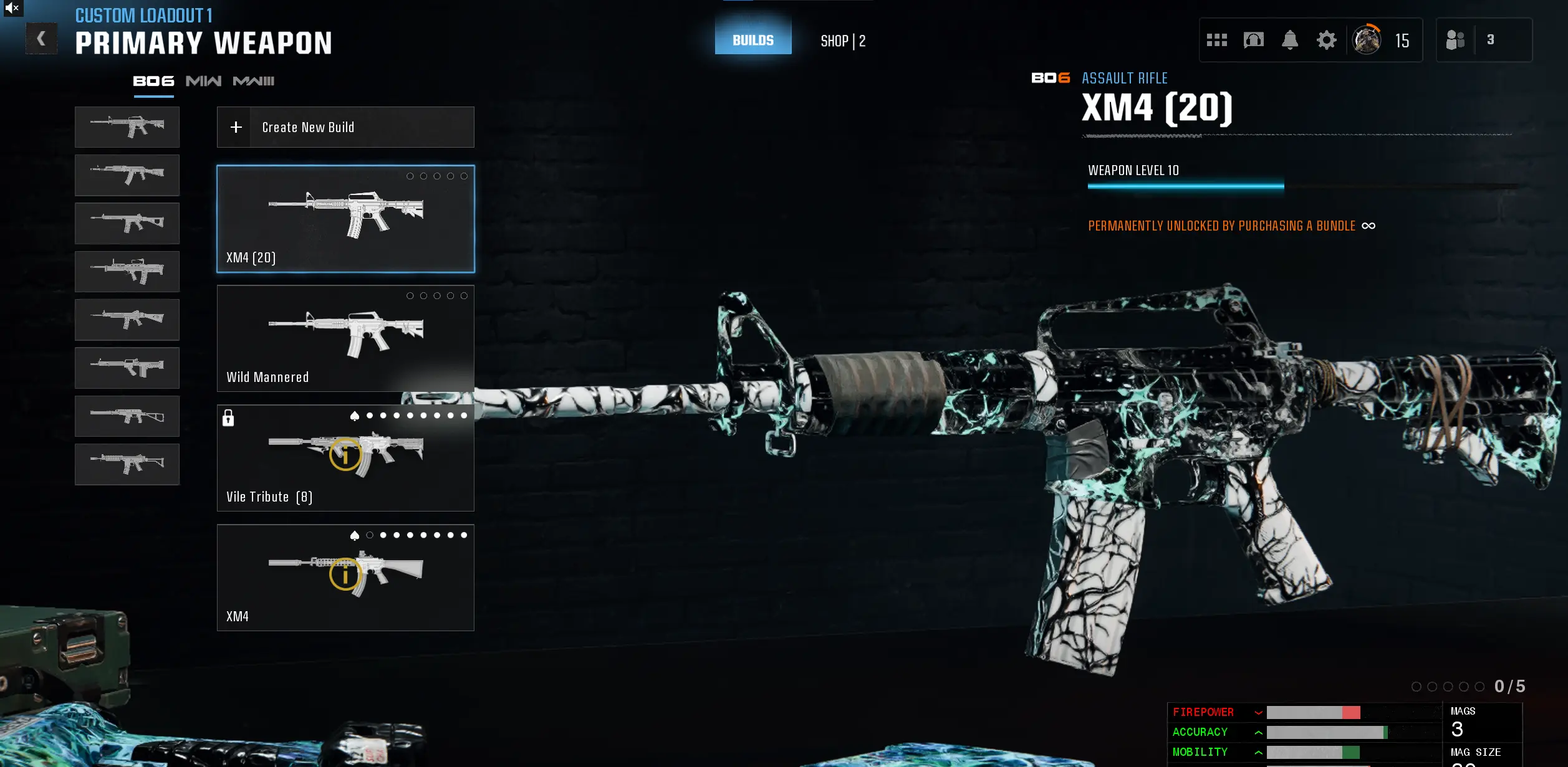The image size is (1568, 767).
Task: Open the apps grid menu icon
Action: [x=1218, y=40]
